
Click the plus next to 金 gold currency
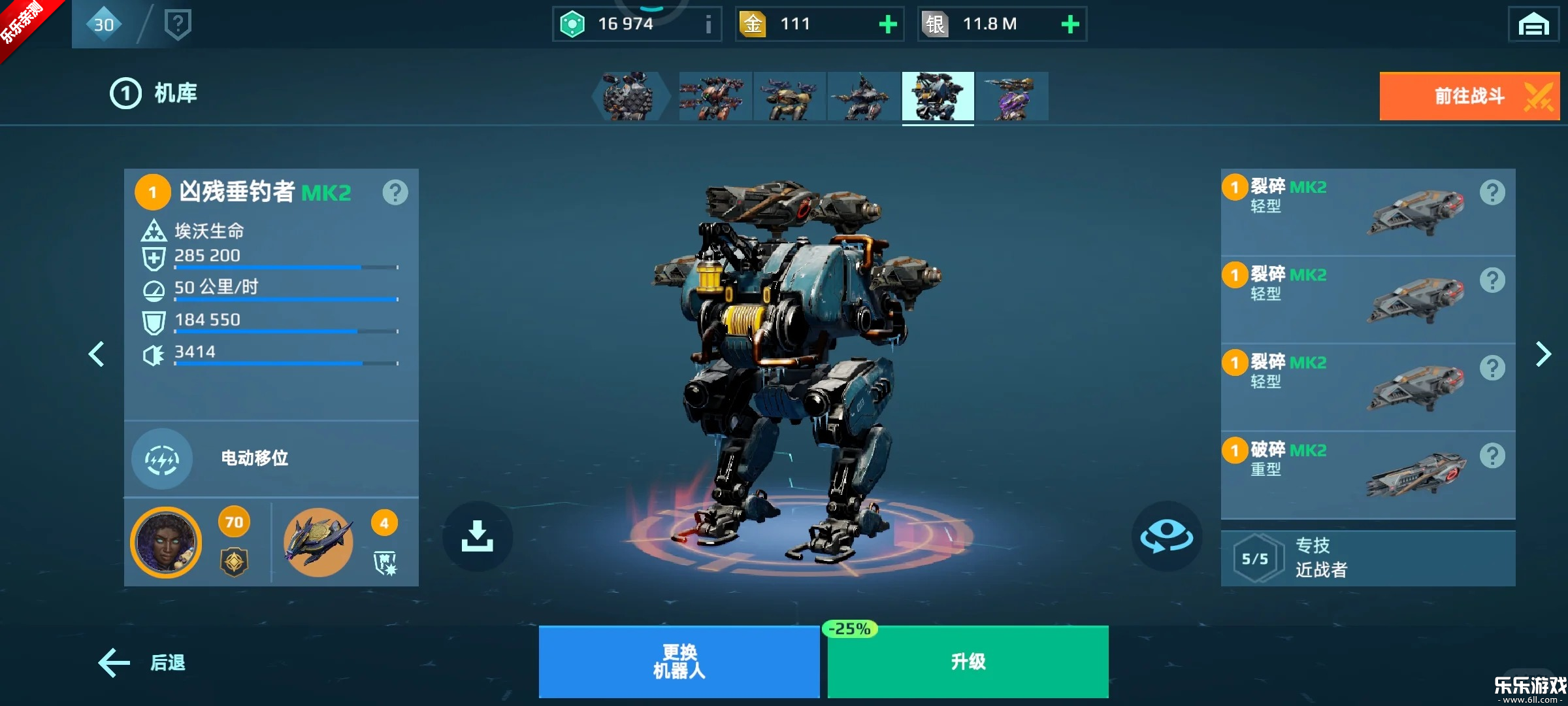(x=887, y=24)
